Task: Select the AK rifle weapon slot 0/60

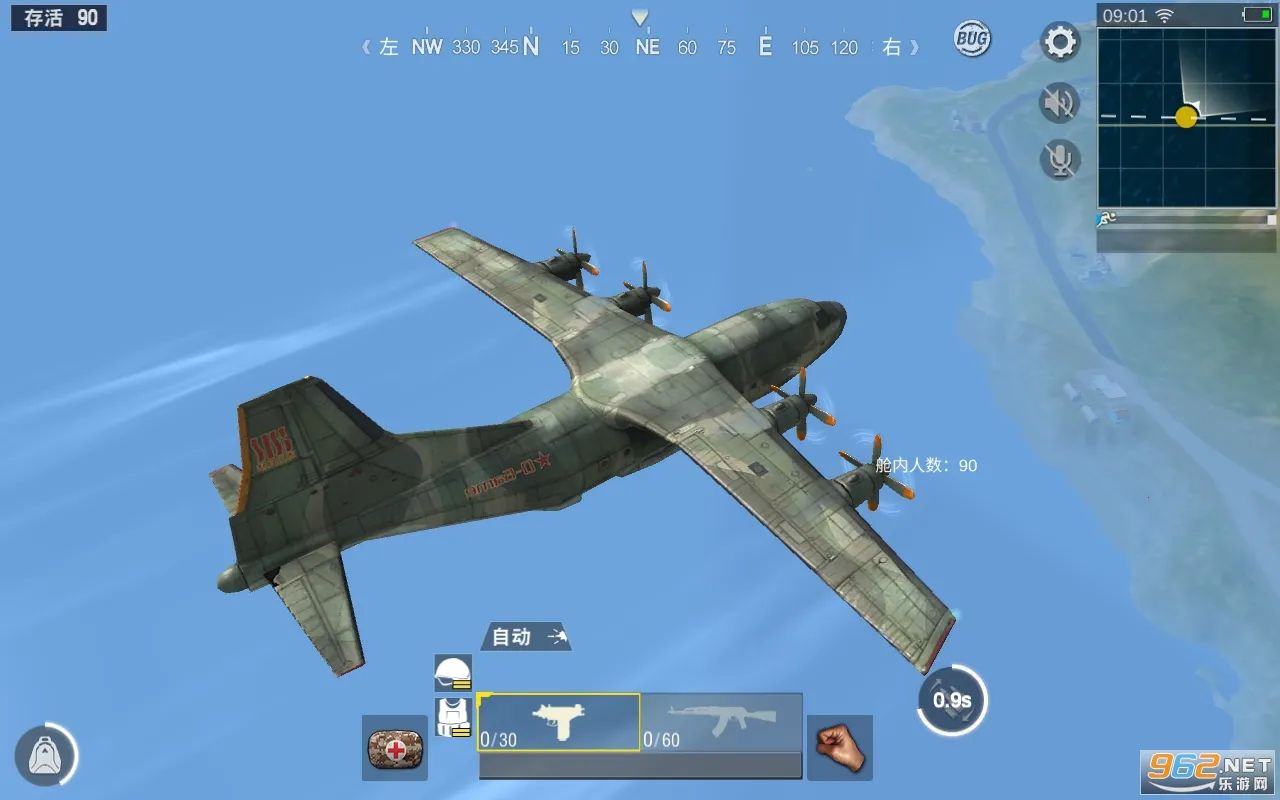Action: click(722, 720)
